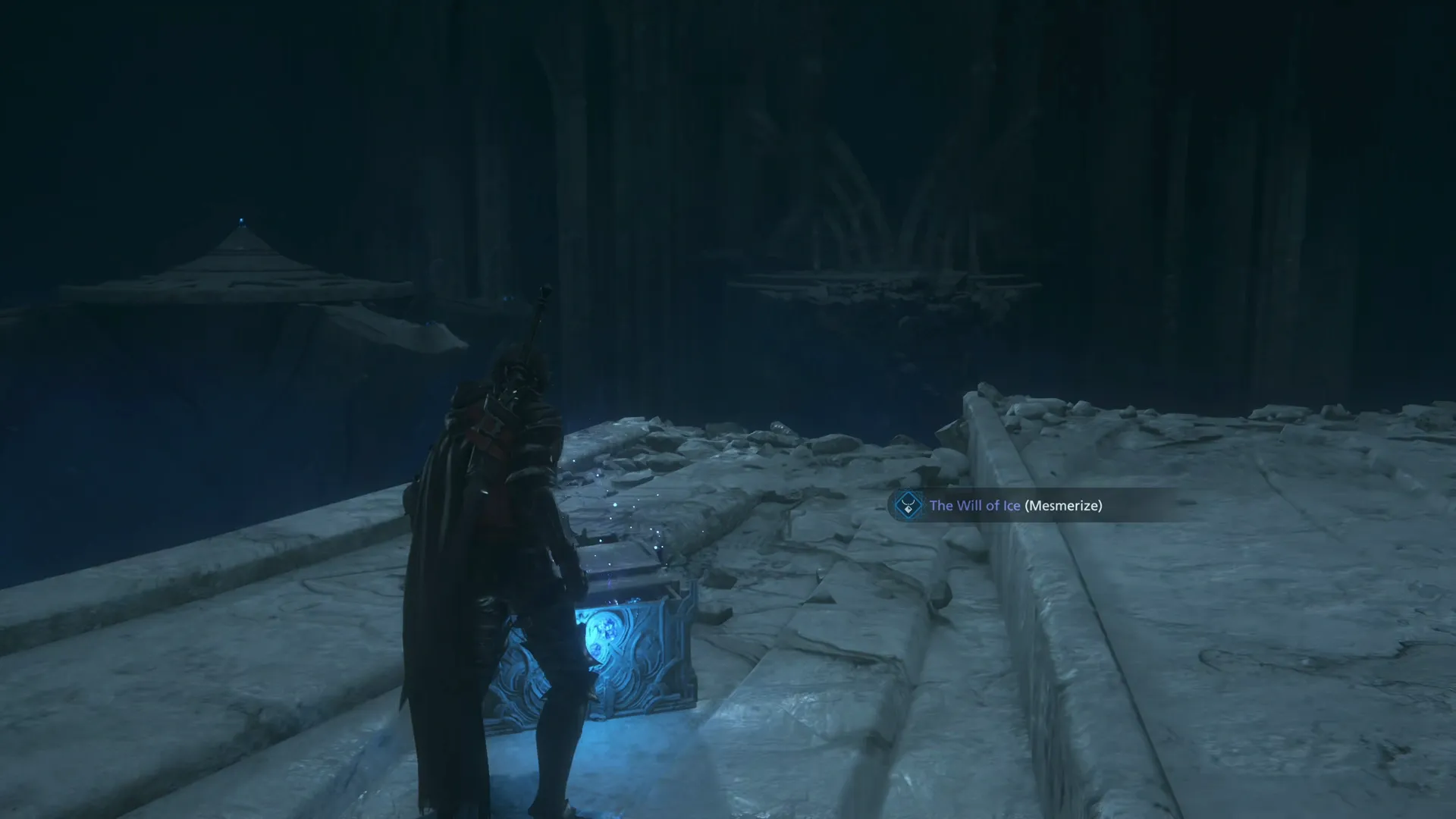
Task: Click the smaller blue gem lower on the chest
Action: point(598,649)
